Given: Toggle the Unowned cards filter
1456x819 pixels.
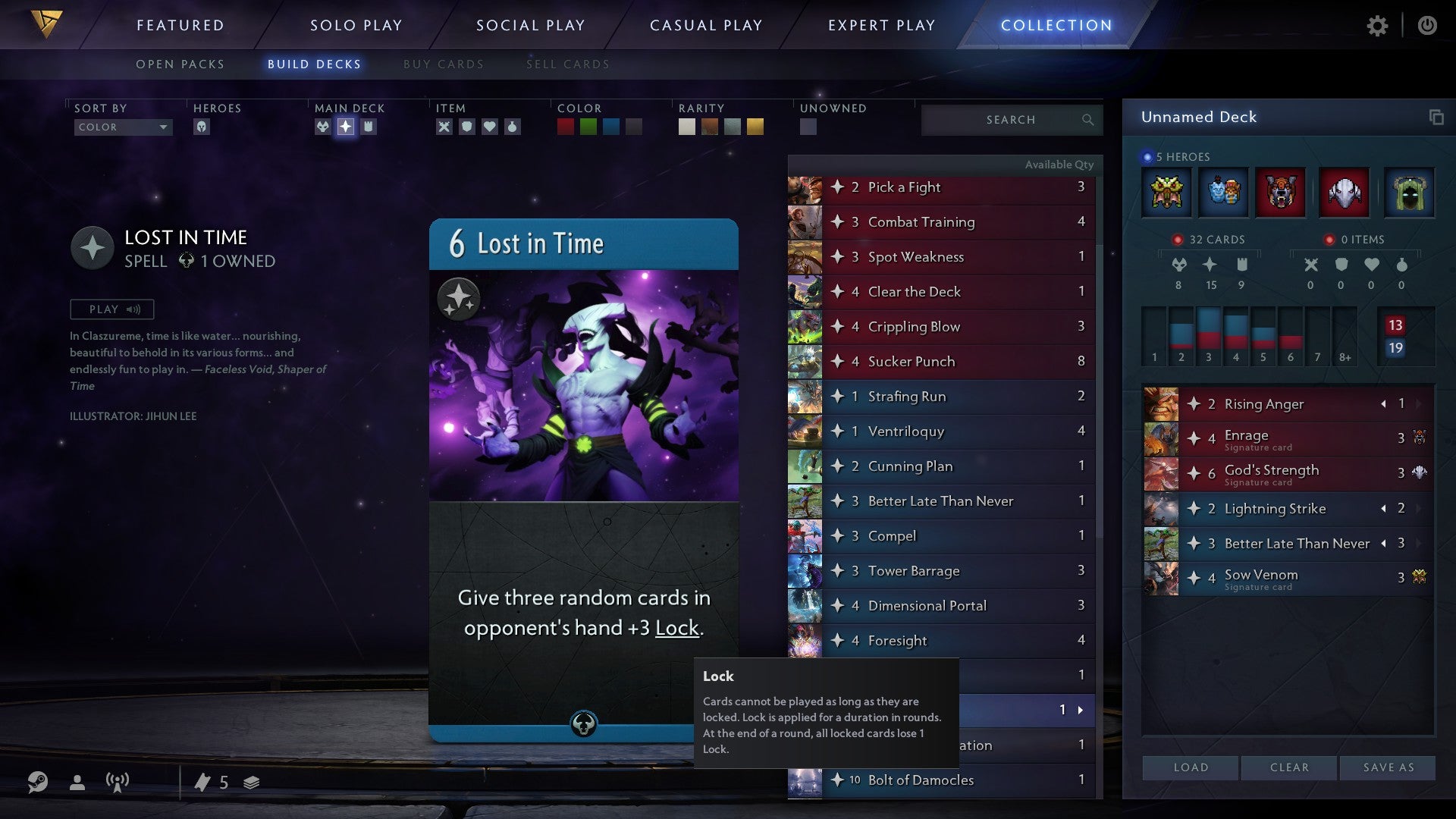Looking at the screenshot, I should [808, 127].
